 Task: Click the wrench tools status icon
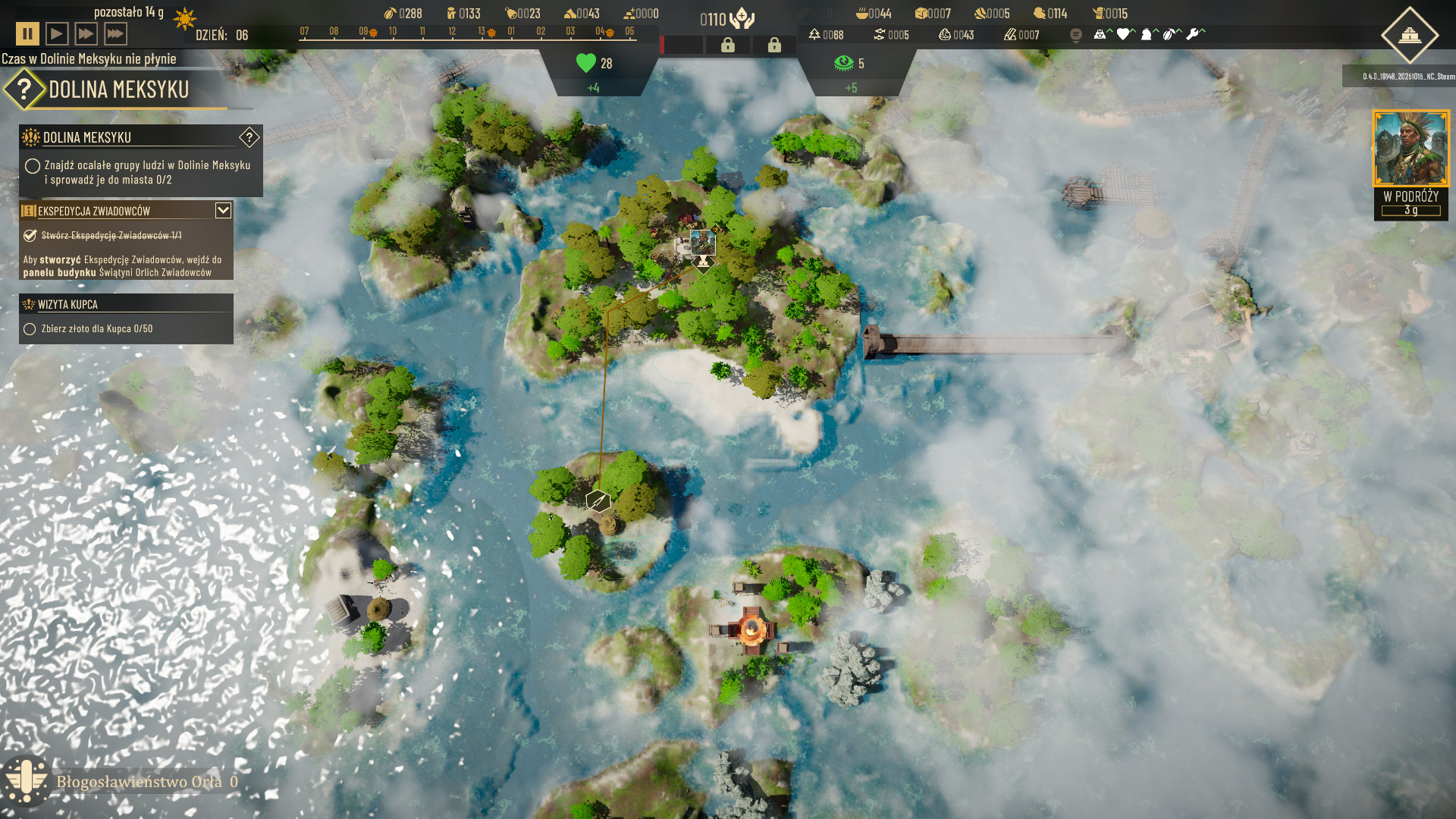[1193, 34]
